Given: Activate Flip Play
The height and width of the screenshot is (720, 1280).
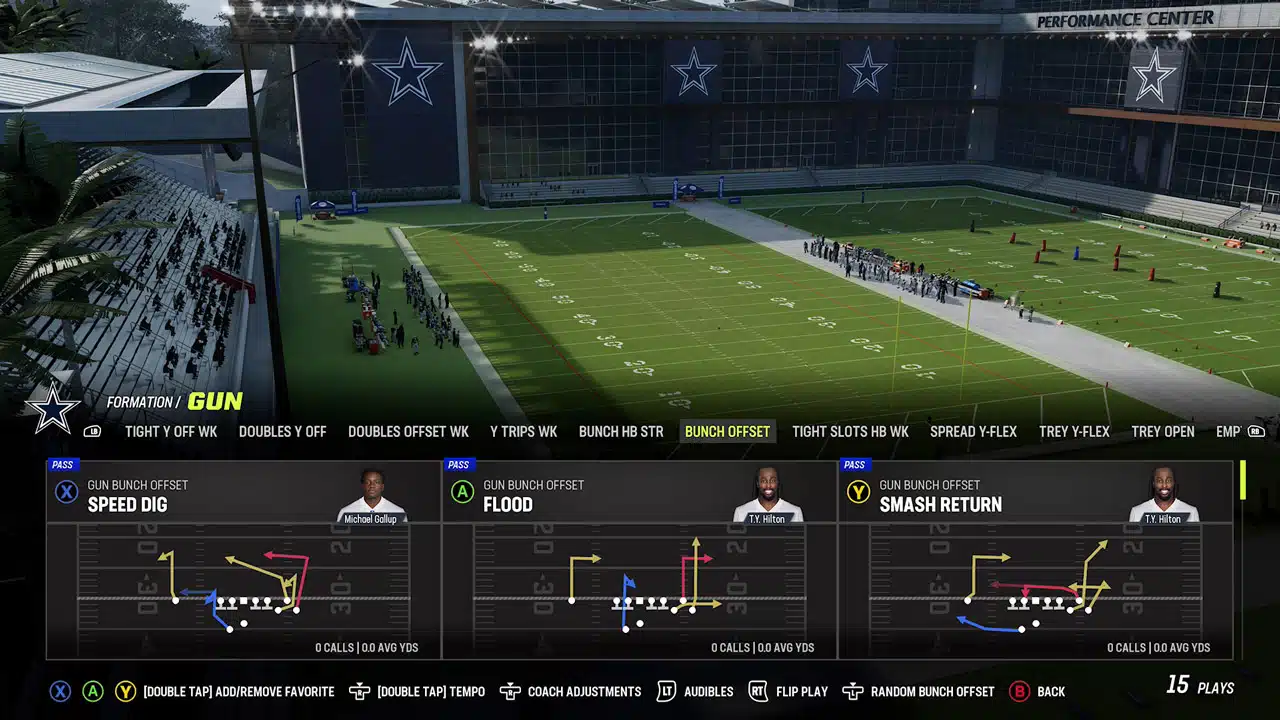Looking at the screenshot, I should click(x=799, y=691).
